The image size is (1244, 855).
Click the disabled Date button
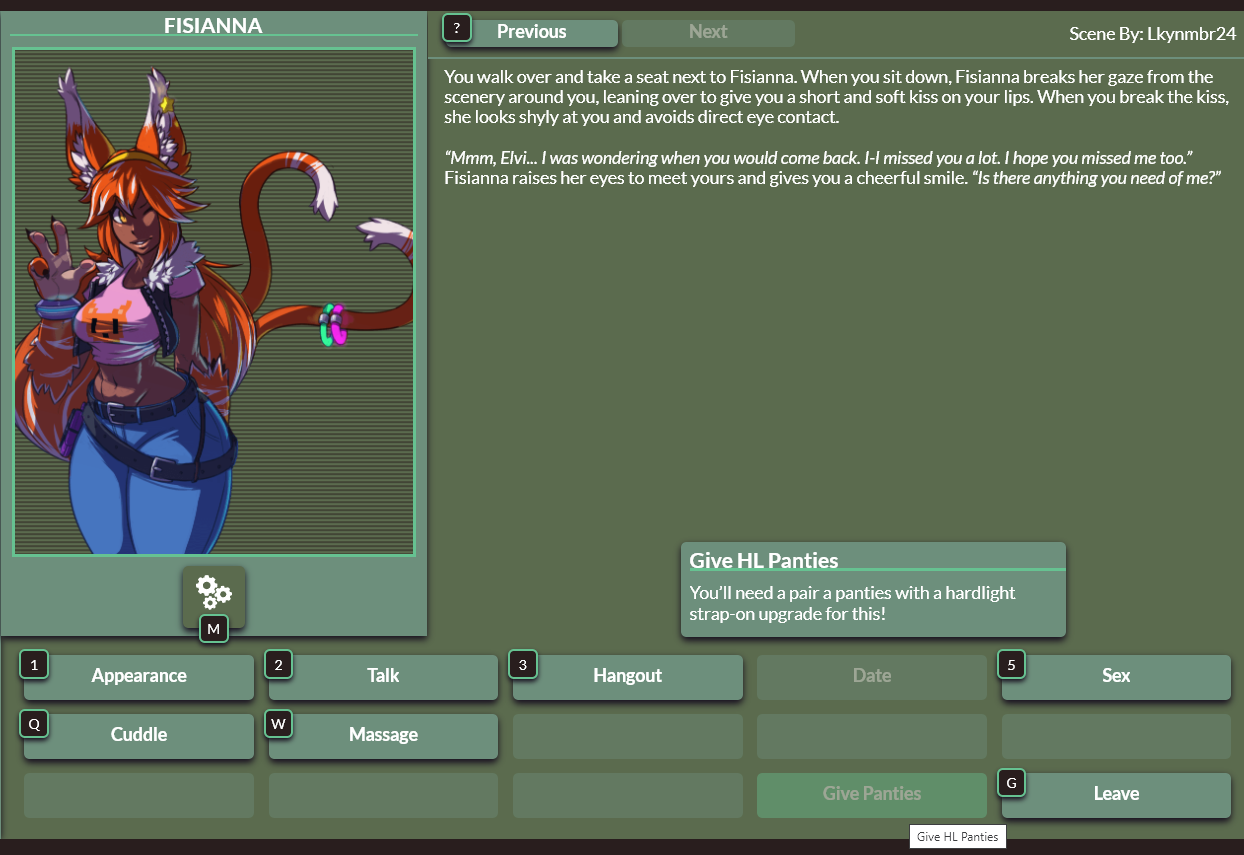(x=871, y=676)
